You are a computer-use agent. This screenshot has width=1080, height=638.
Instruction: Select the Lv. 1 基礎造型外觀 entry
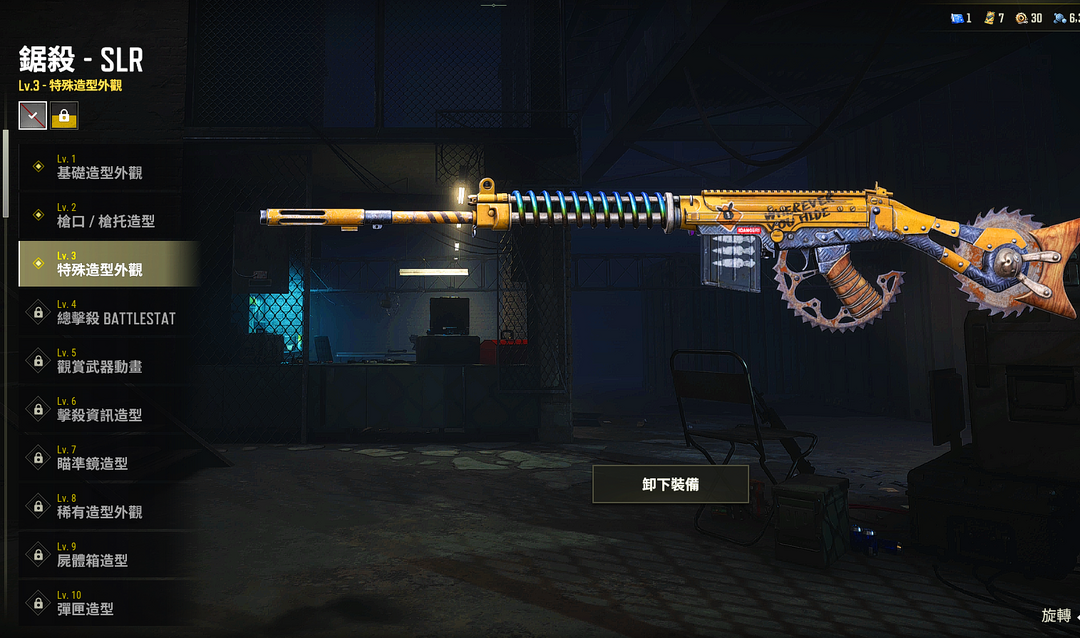108,167
